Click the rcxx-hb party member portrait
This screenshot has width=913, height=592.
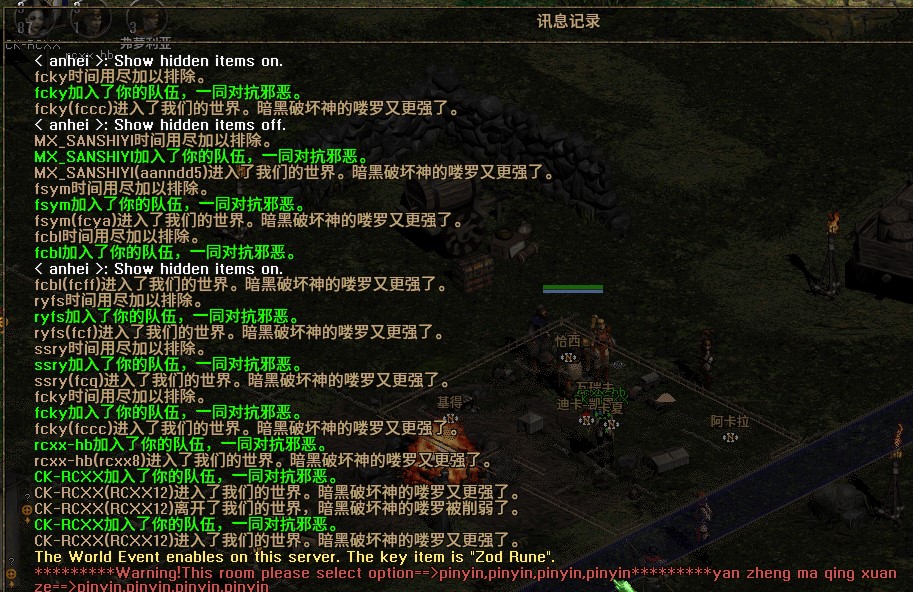[x=90, y=18]
